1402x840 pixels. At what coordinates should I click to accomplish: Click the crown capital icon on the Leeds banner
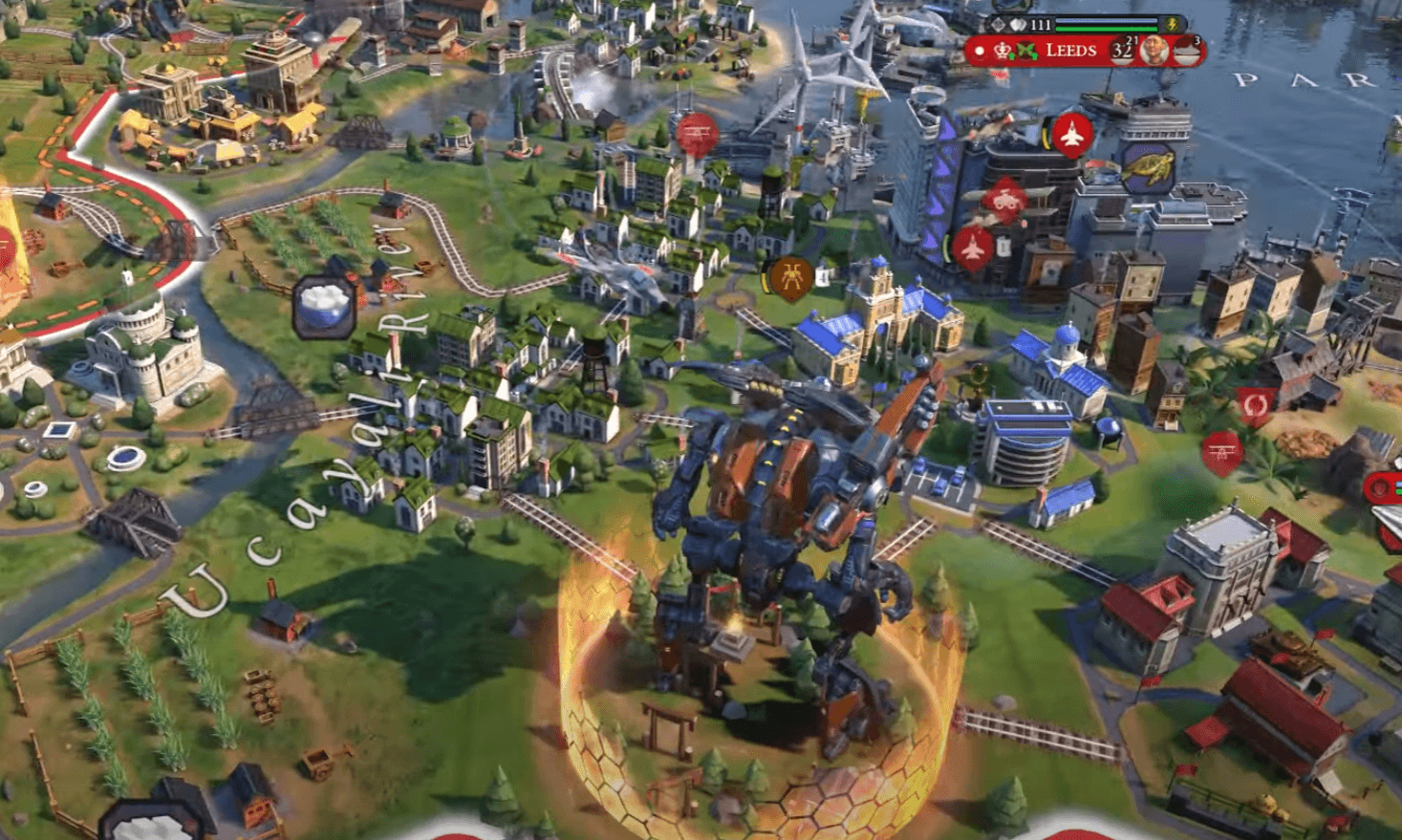(1003, 51)
